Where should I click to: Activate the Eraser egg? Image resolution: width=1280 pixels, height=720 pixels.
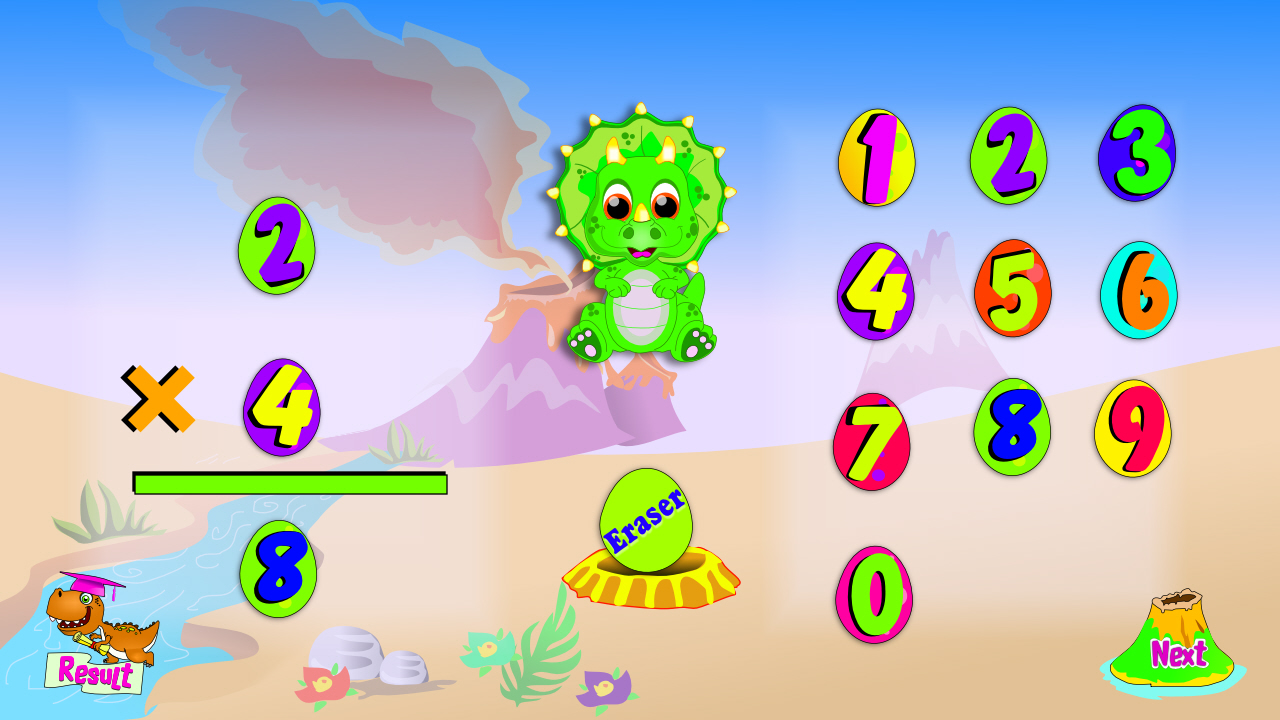click(x=645, y=520)
